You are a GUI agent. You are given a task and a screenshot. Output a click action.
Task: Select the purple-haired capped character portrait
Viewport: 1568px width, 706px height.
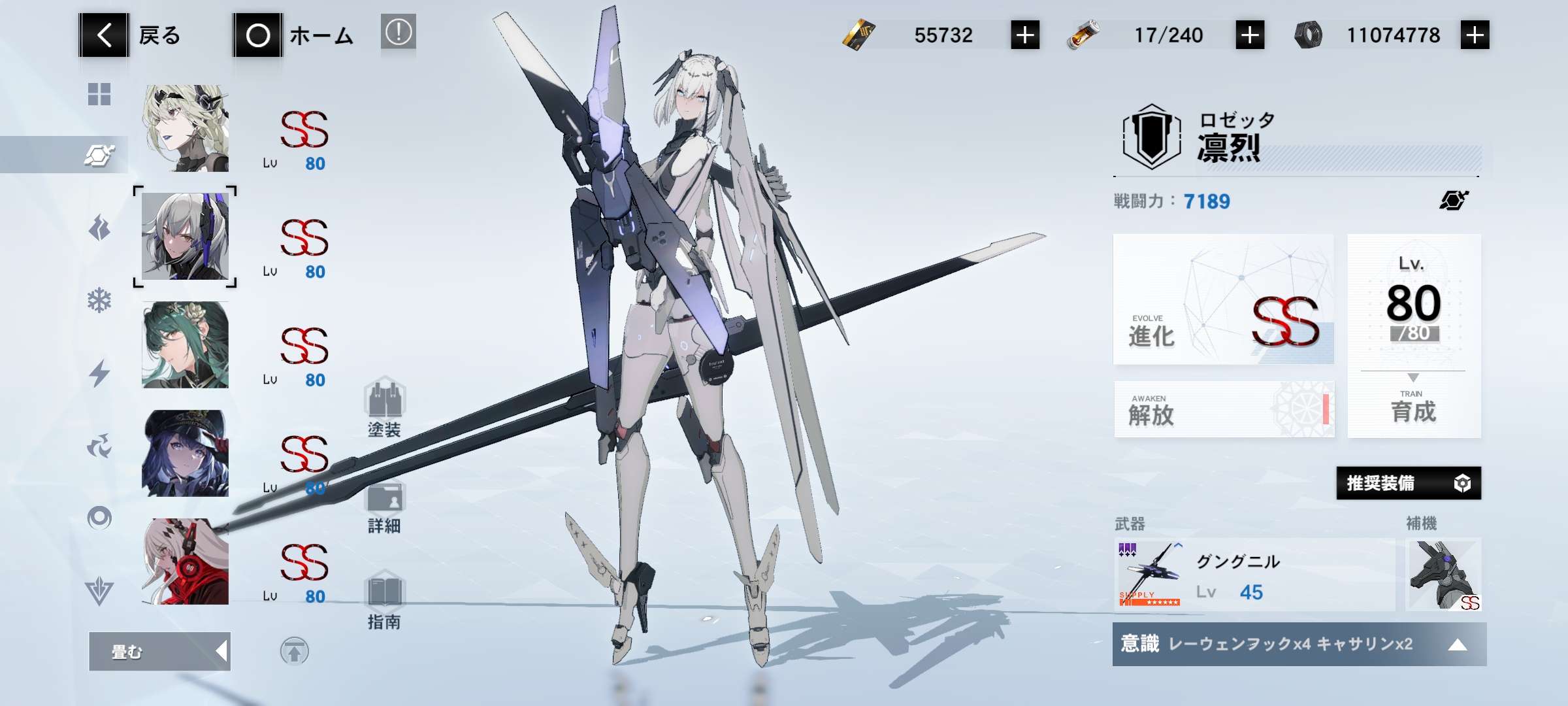[x=186, y=453]
